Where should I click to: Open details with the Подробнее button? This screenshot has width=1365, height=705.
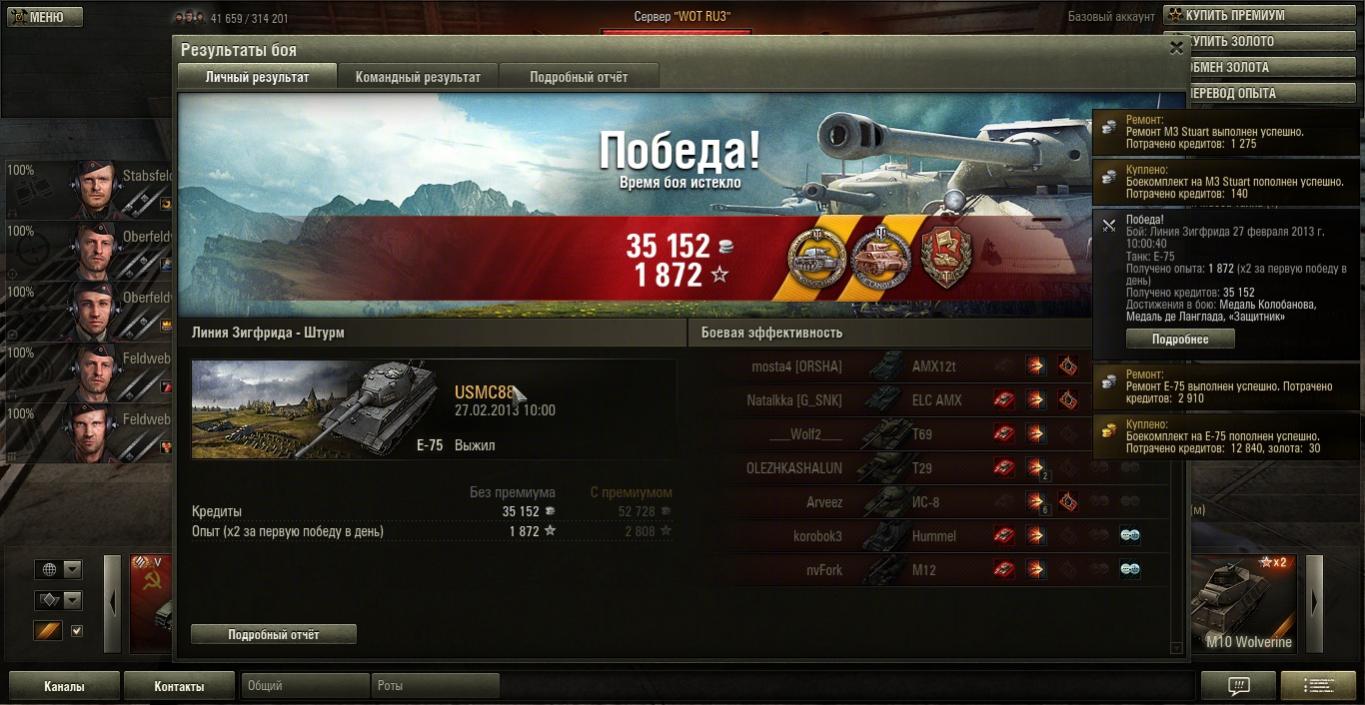click(1180, 339)
